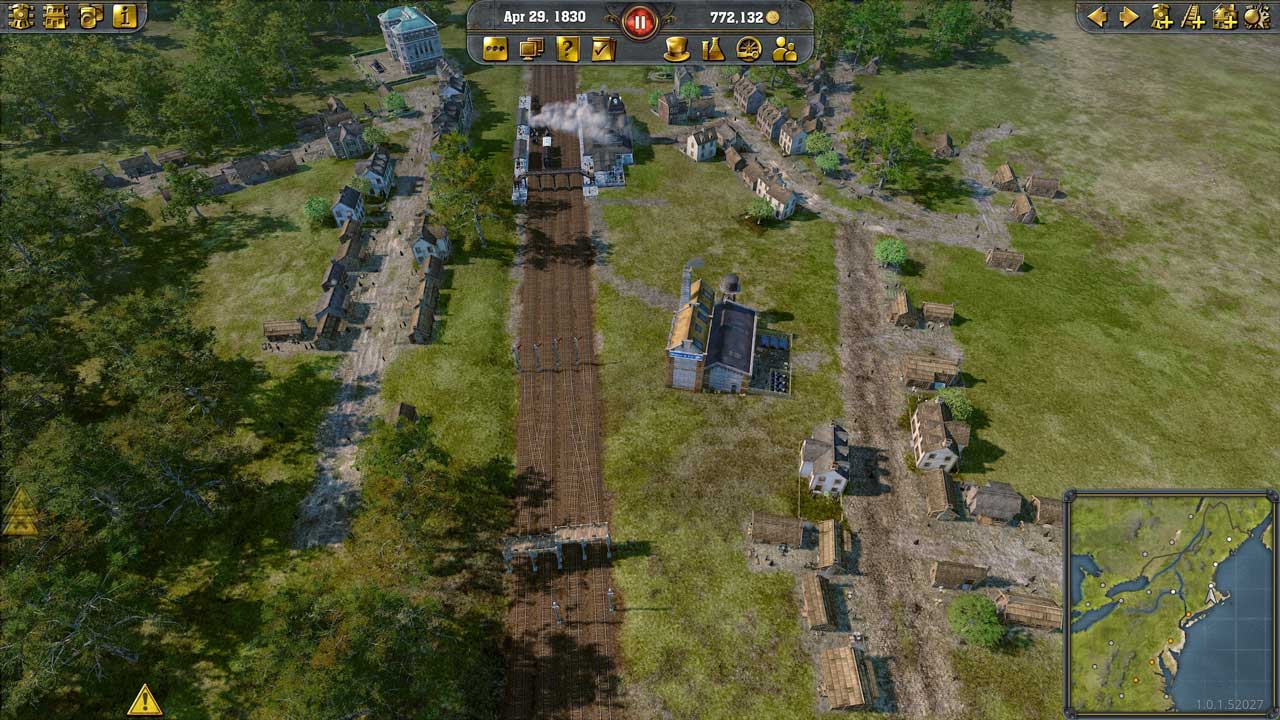The image size is (1280, 720).
Task: Toggle the red pause button
Action: tap(639, 19)
